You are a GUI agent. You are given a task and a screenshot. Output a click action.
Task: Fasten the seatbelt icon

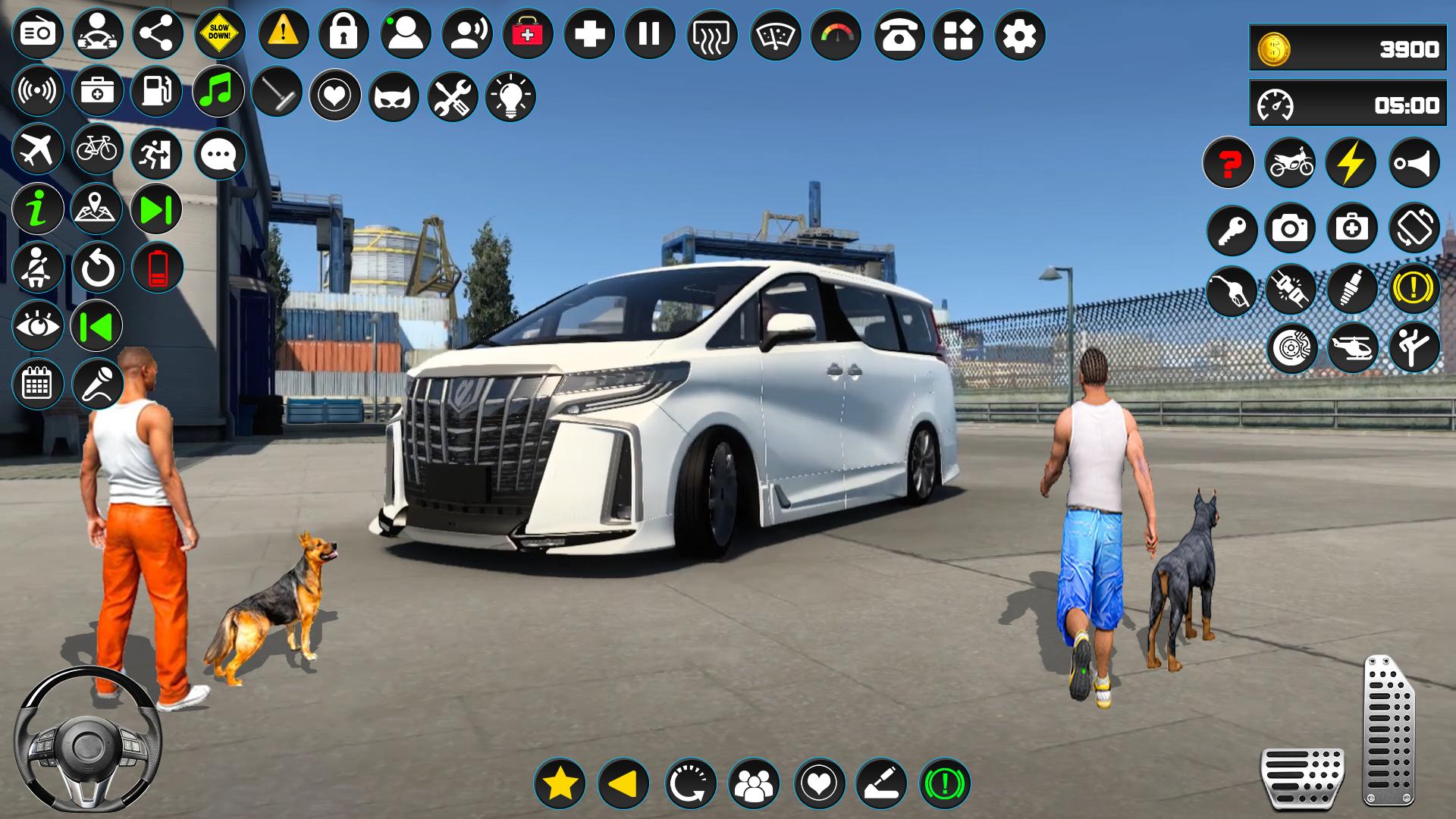37,268
